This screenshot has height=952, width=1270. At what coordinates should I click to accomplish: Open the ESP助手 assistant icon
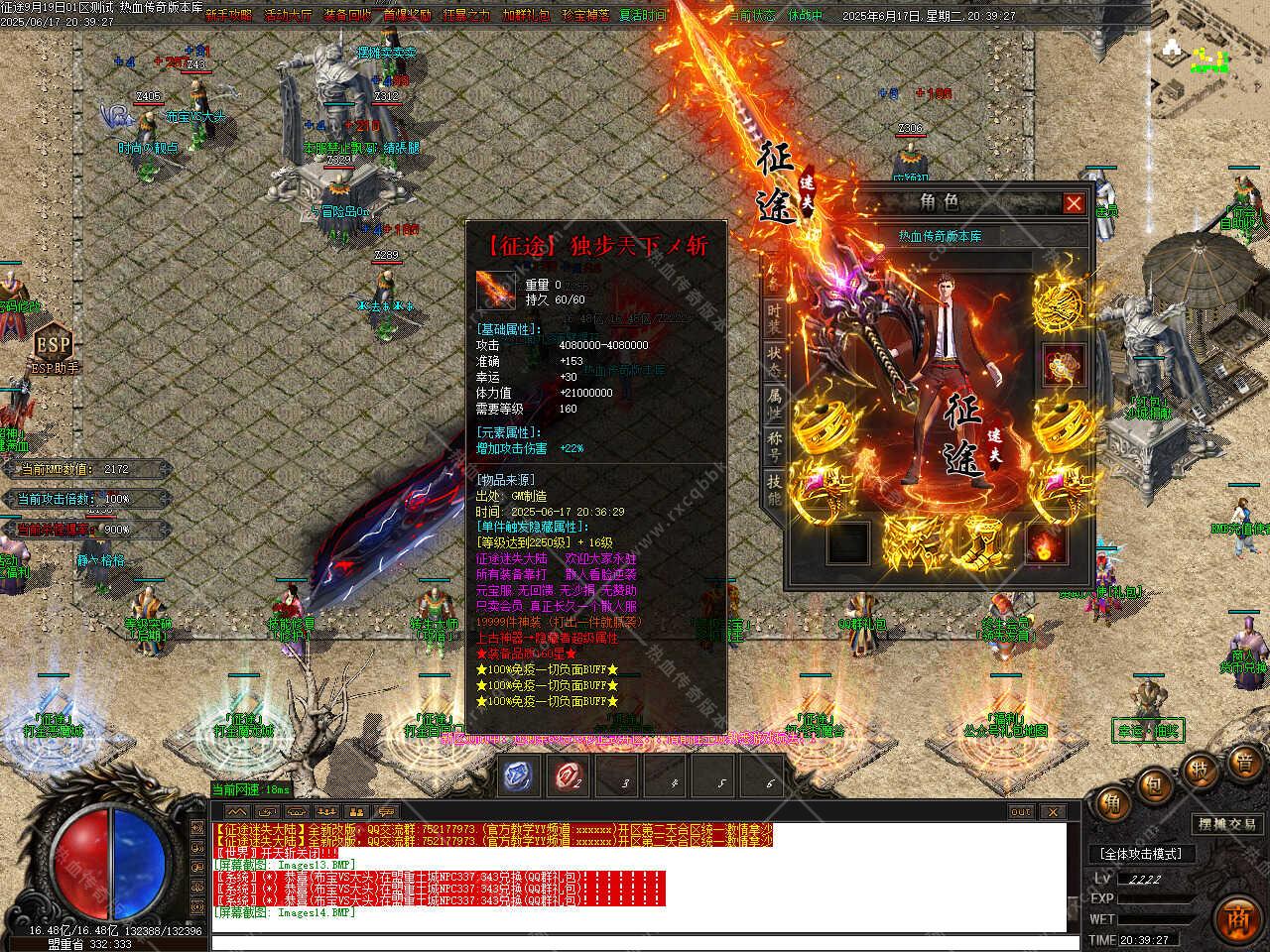coord(54,346)
